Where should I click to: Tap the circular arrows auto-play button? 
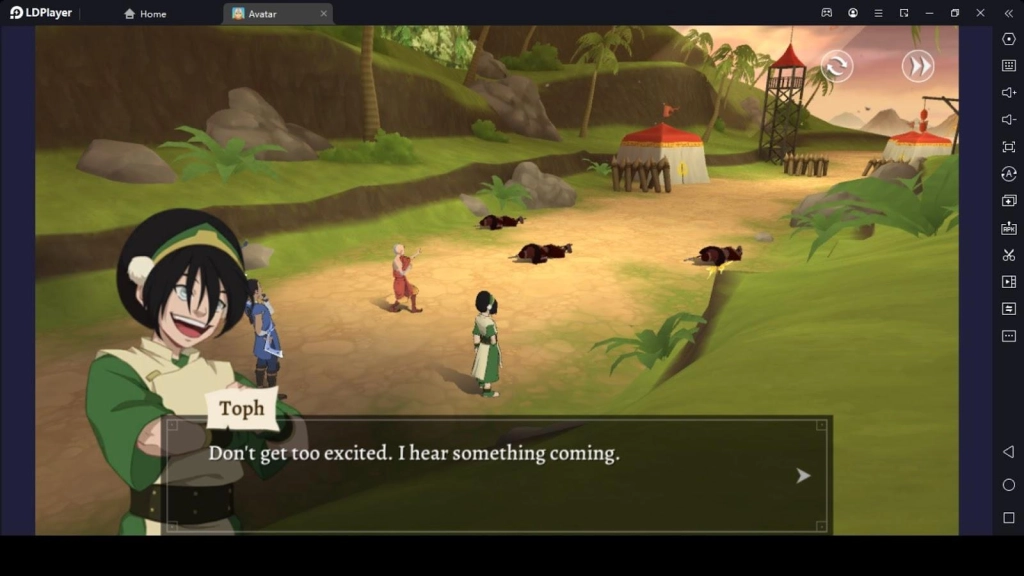click(837, 66)
